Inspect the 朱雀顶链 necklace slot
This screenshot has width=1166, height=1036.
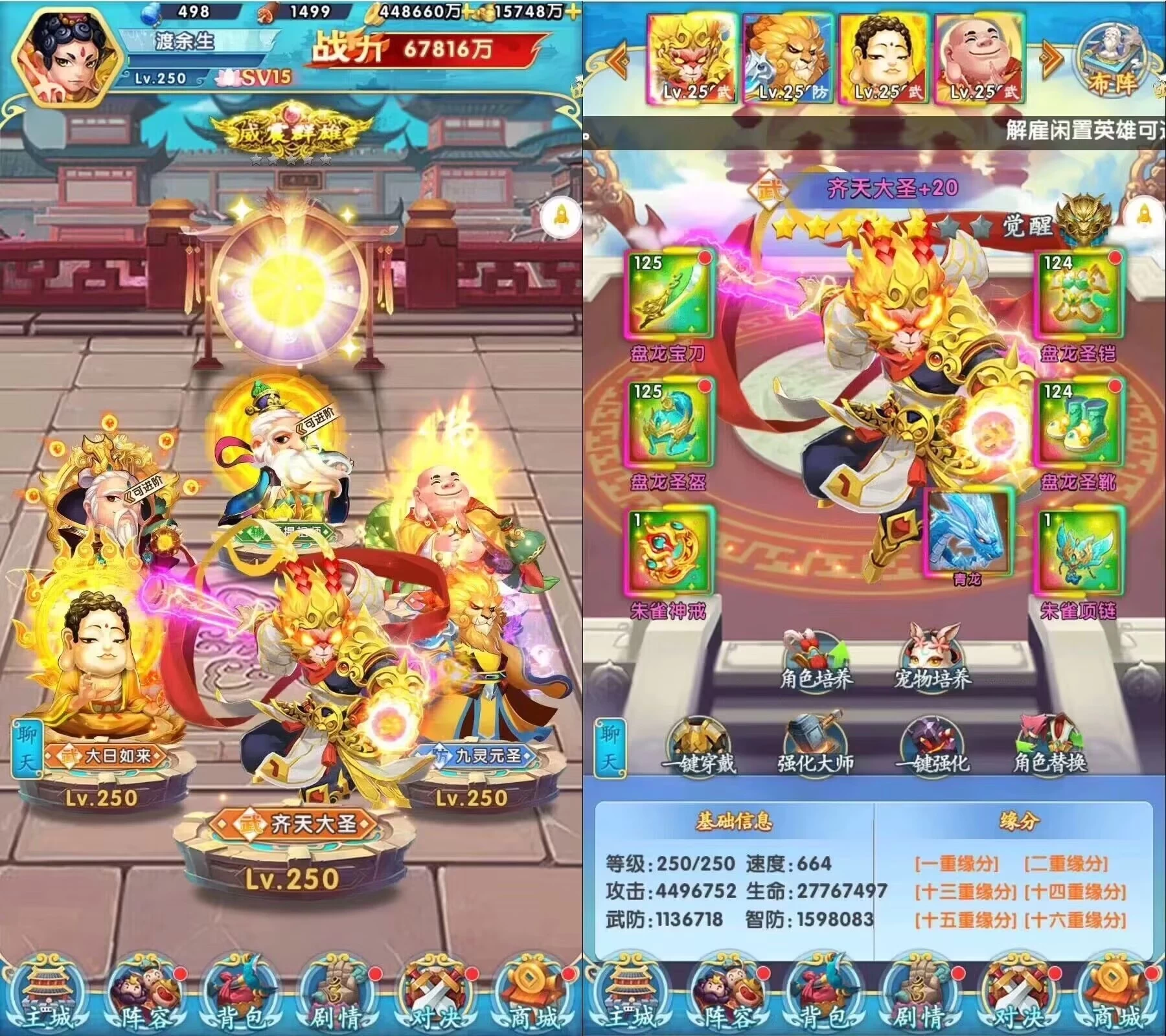tap(1077, 552)
